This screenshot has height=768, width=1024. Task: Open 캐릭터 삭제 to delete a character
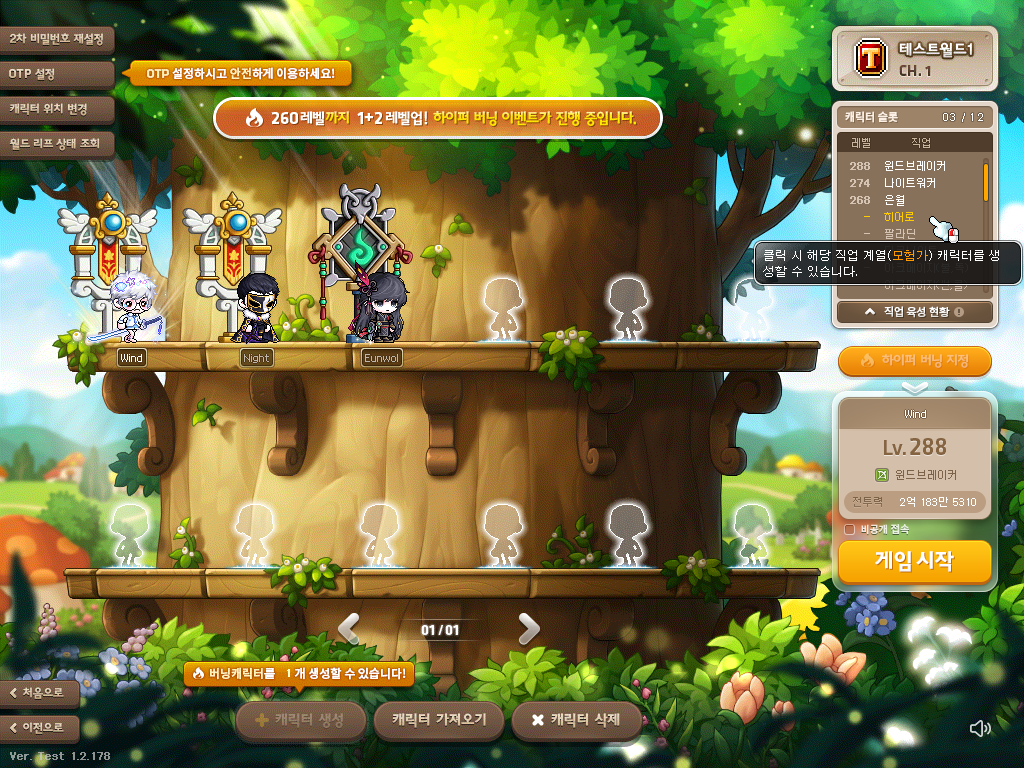coord(576,720)
